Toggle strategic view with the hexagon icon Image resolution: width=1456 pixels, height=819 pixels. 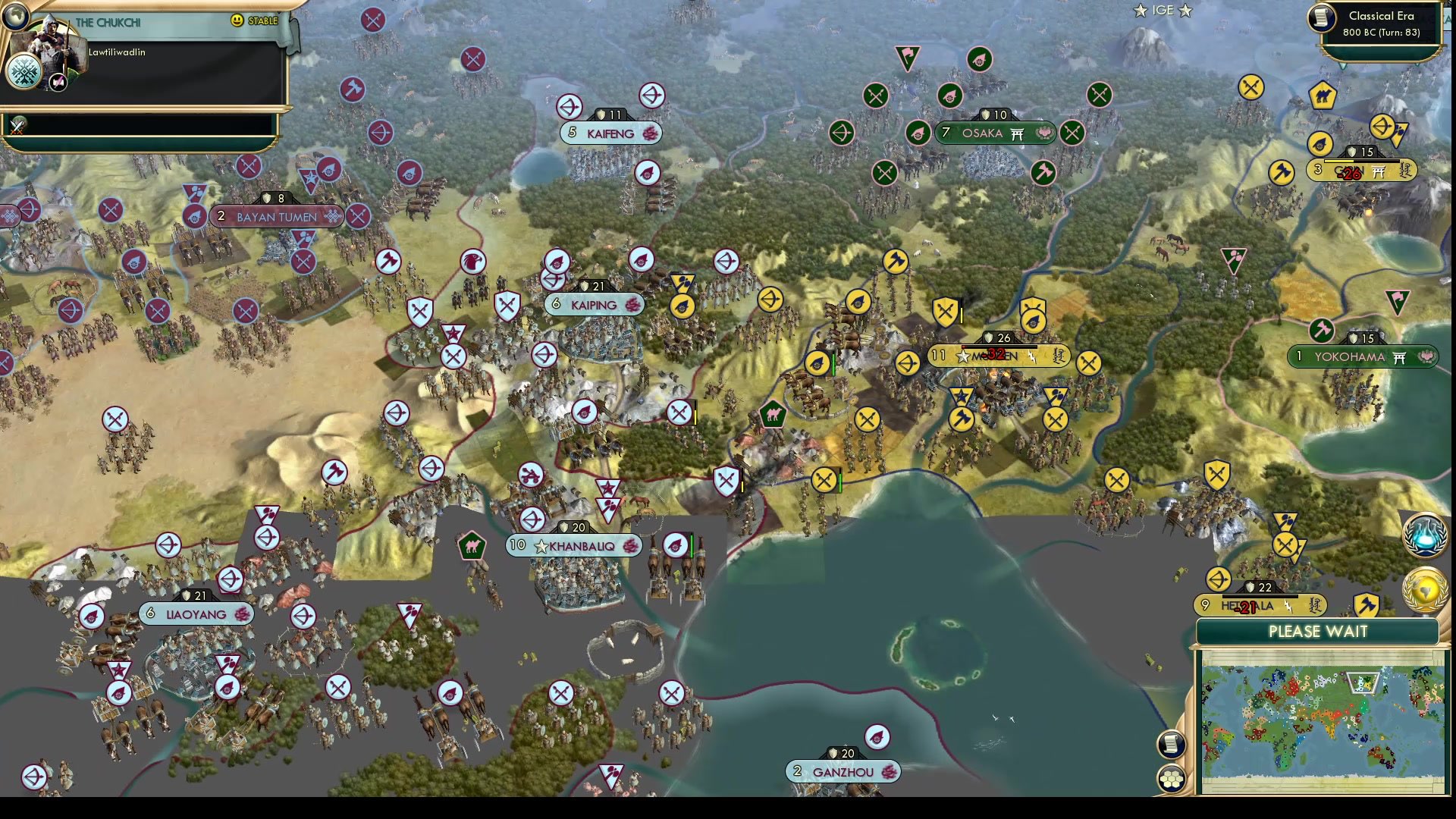point(1172,777)
